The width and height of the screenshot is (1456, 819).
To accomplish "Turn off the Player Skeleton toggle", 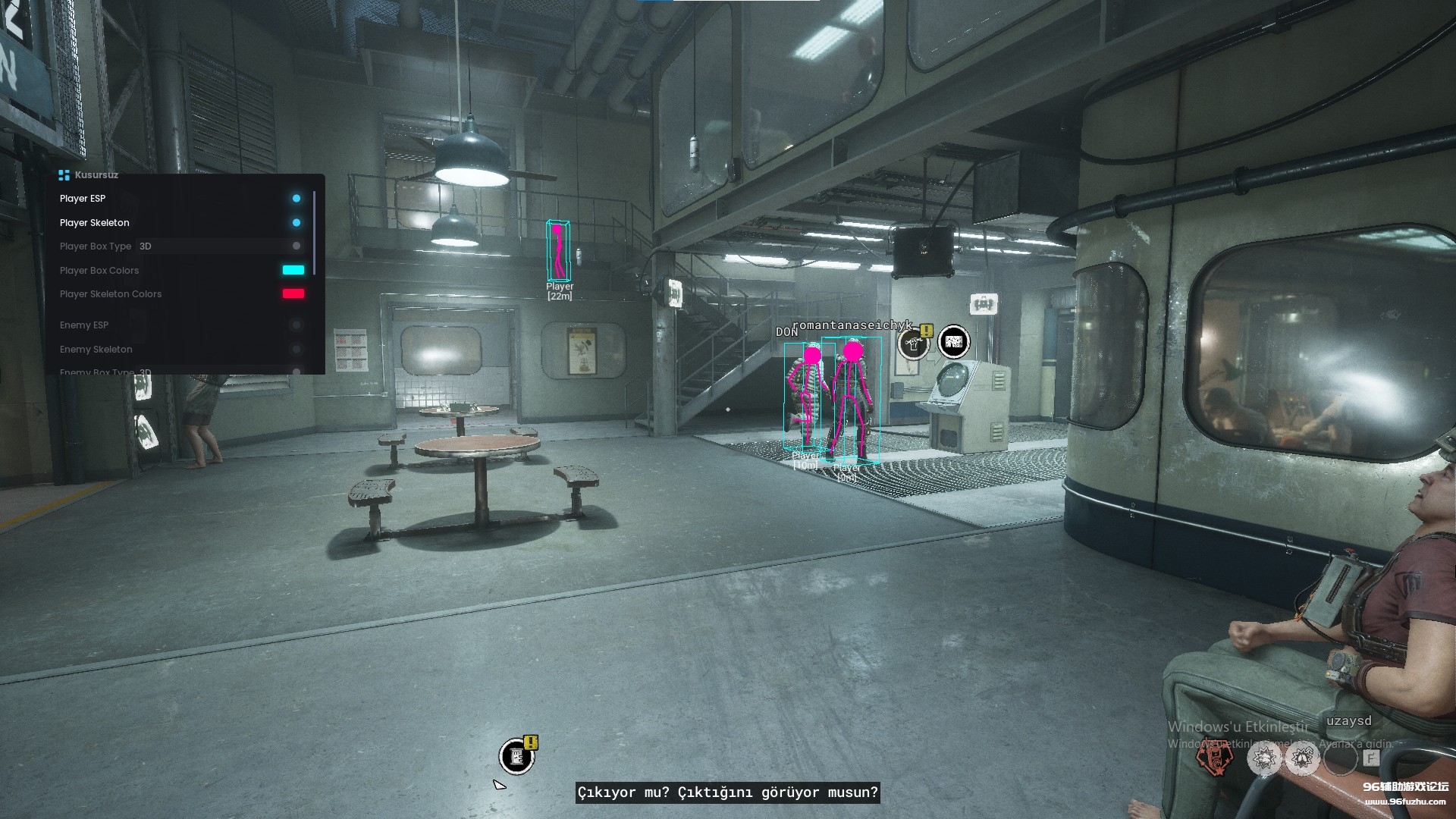I will pos(296,223).
